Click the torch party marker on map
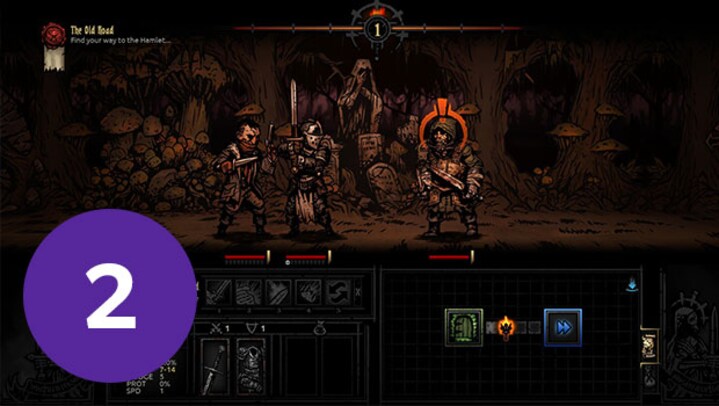Image resolution: width=719 pixels, height=406 pixels. point(506,327)
